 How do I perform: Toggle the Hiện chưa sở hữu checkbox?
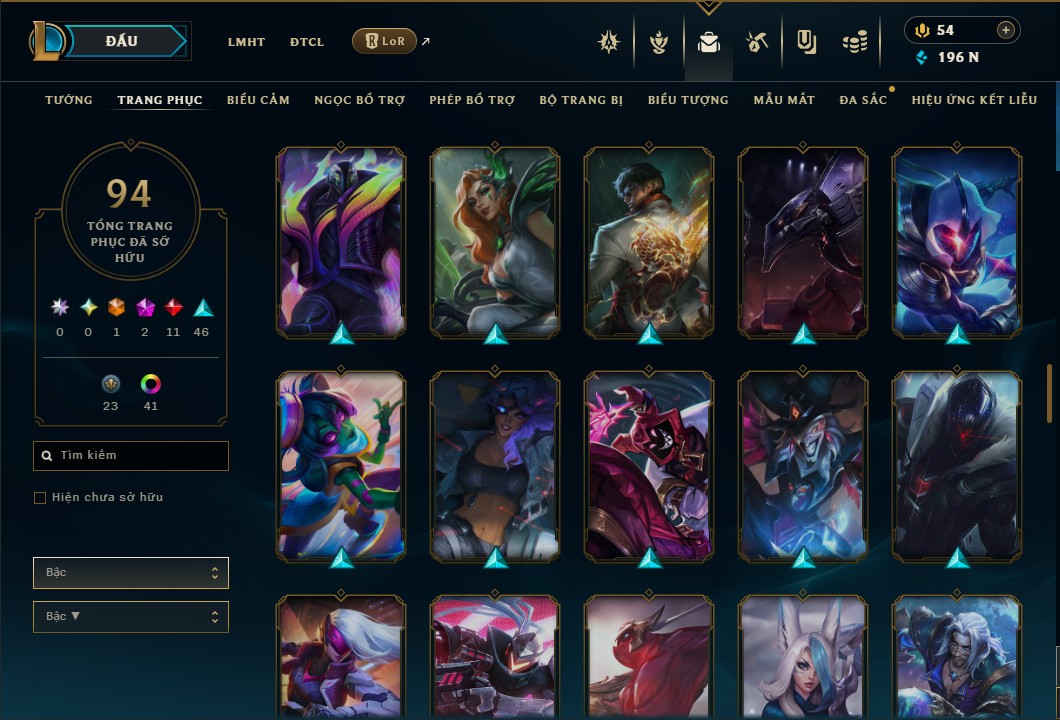coord(40,498)
